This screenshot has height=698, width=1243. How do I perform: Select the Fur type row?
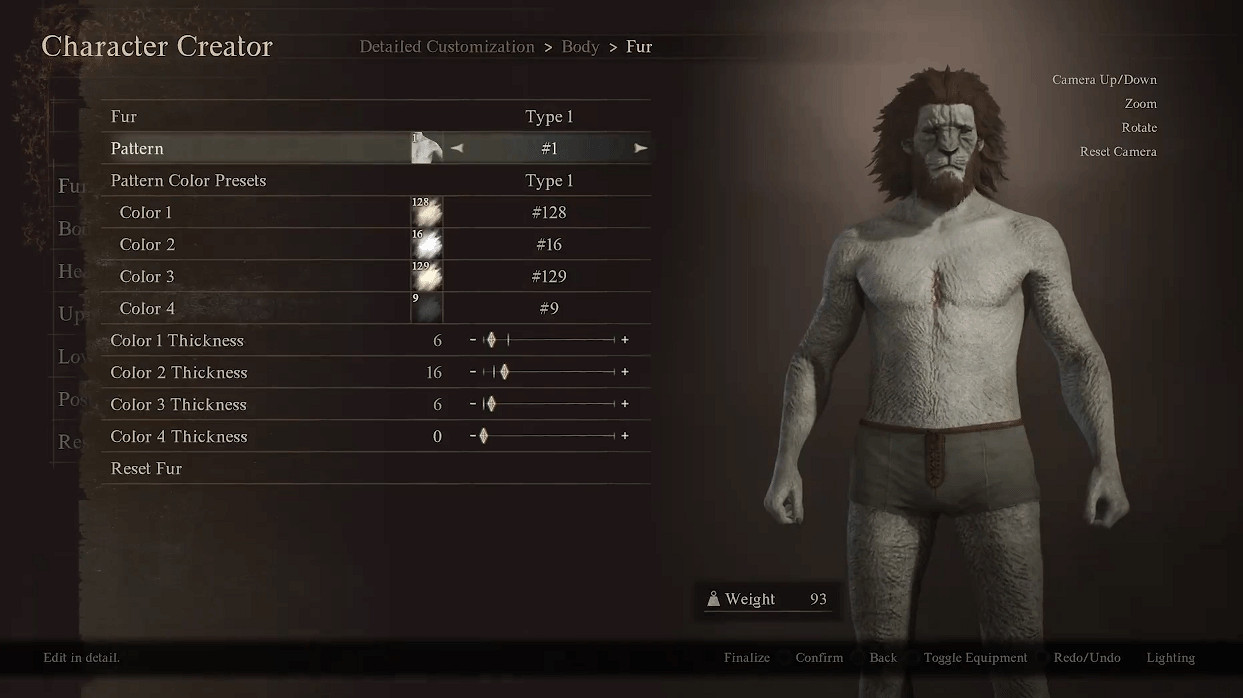pyautogui.click(x=375, y=117)
